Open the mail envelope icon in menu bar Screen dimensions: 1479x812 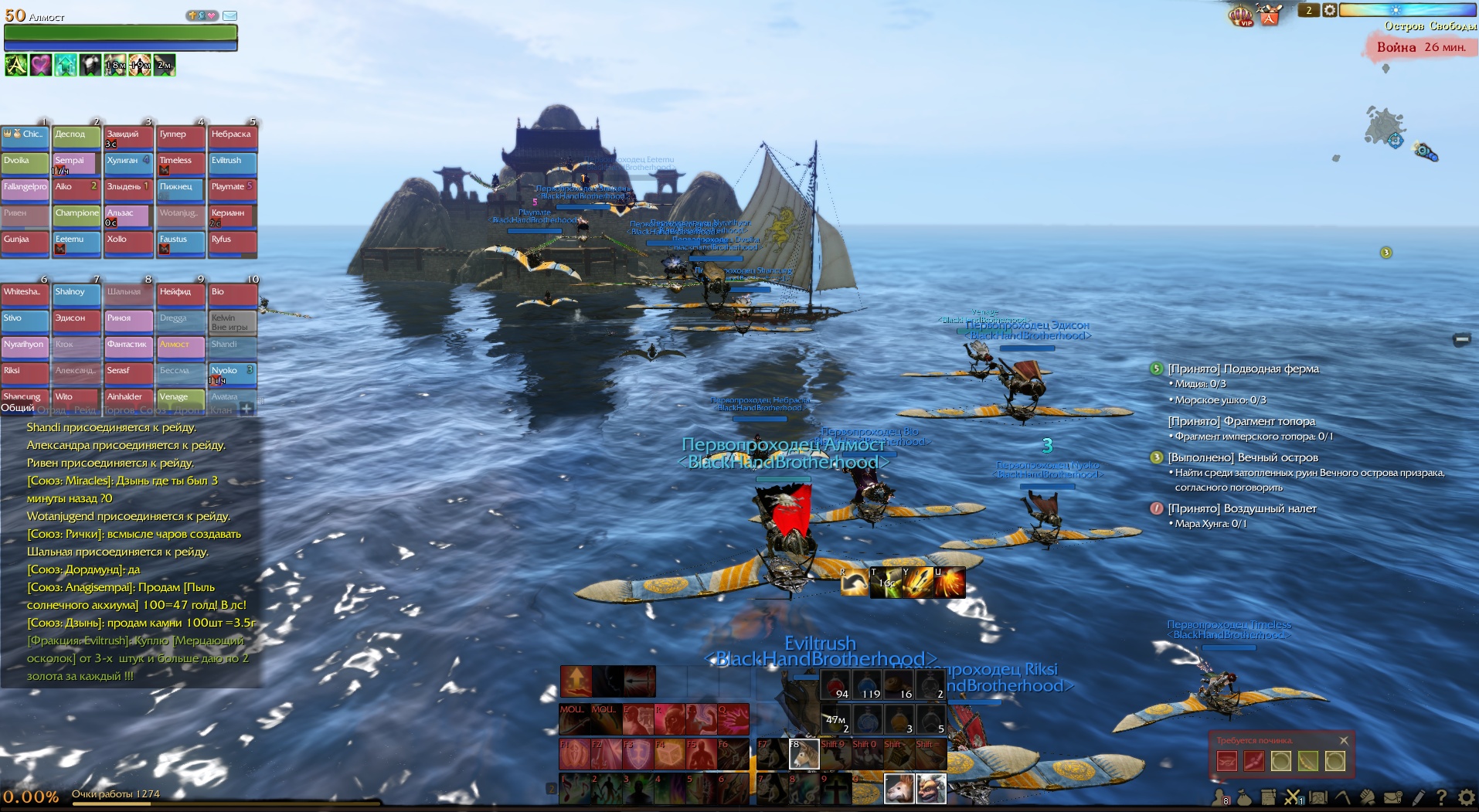pyautogui.click(x=1392, y=797)
